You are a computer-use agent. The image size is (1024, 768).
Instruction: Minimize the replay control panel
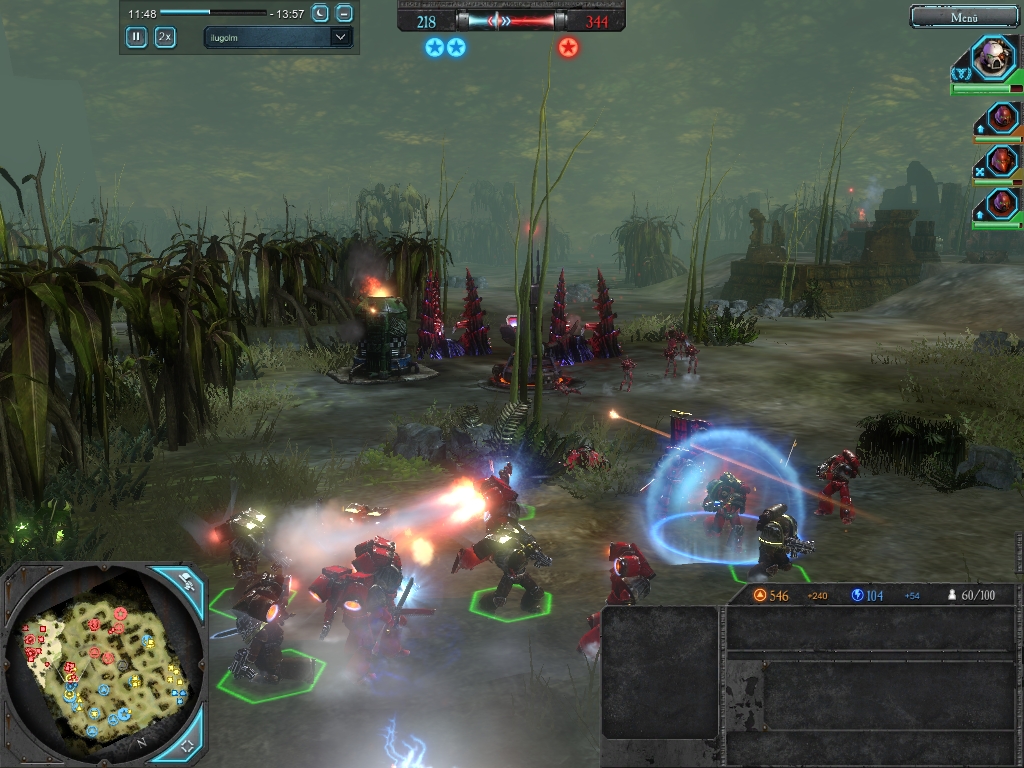tap(344, 13)
